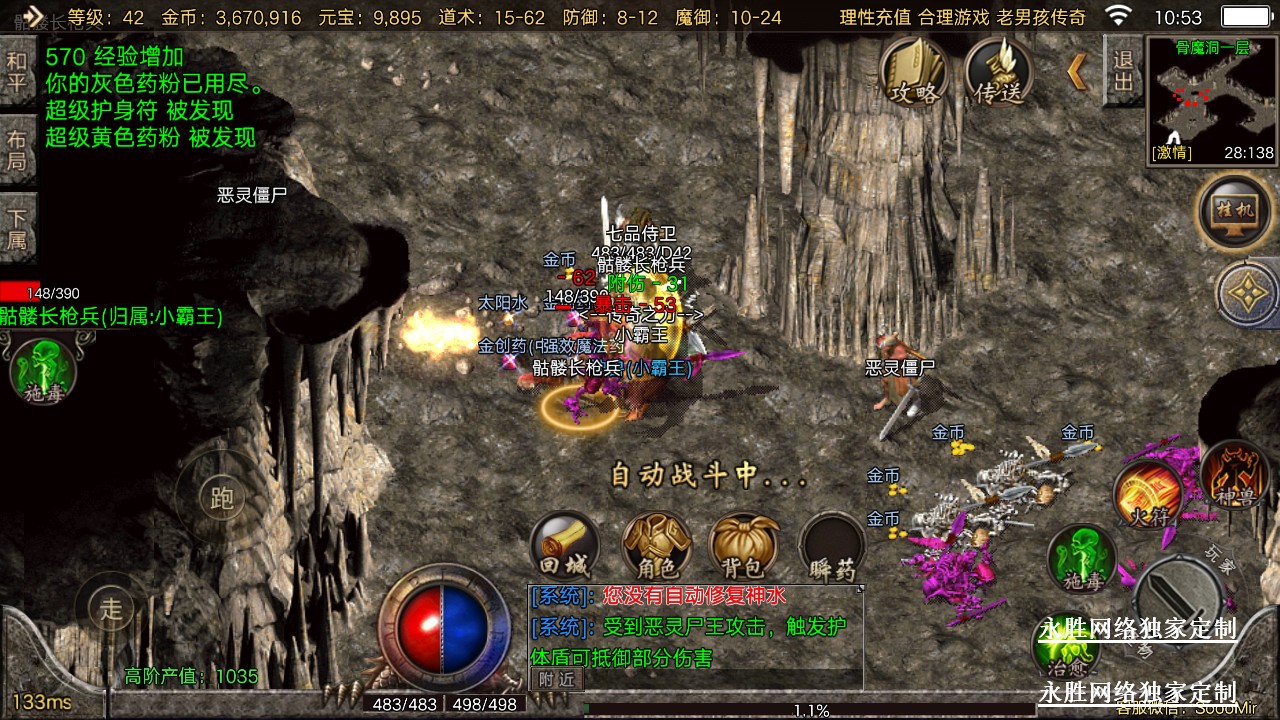Open the 传送 teleport menu
The height and width of the screenshot is (720, 1280).
(999, 73)
